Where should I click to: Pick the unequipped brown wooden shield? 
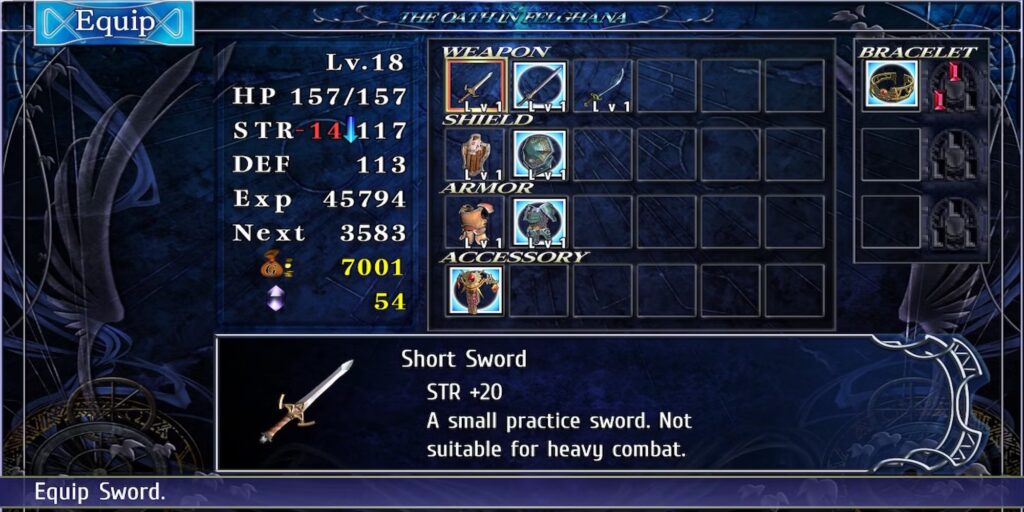click(x=476, y=154)
